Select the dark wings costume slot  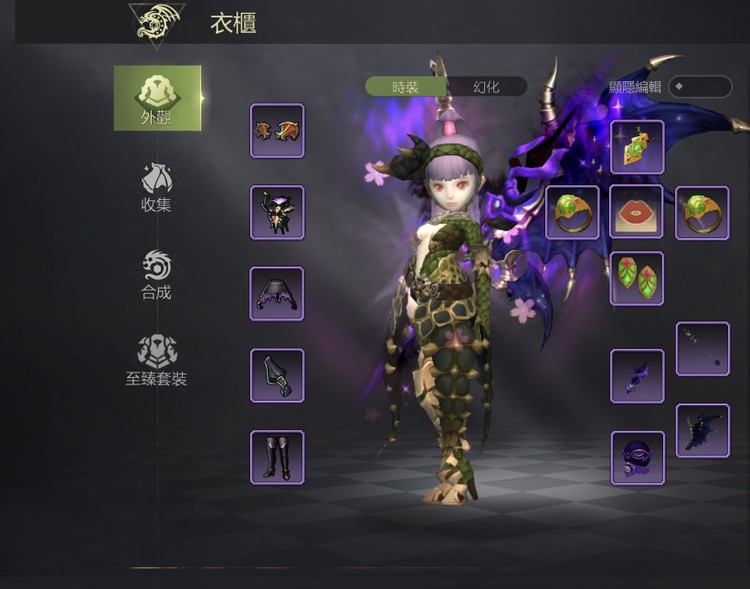coord(702,430)
